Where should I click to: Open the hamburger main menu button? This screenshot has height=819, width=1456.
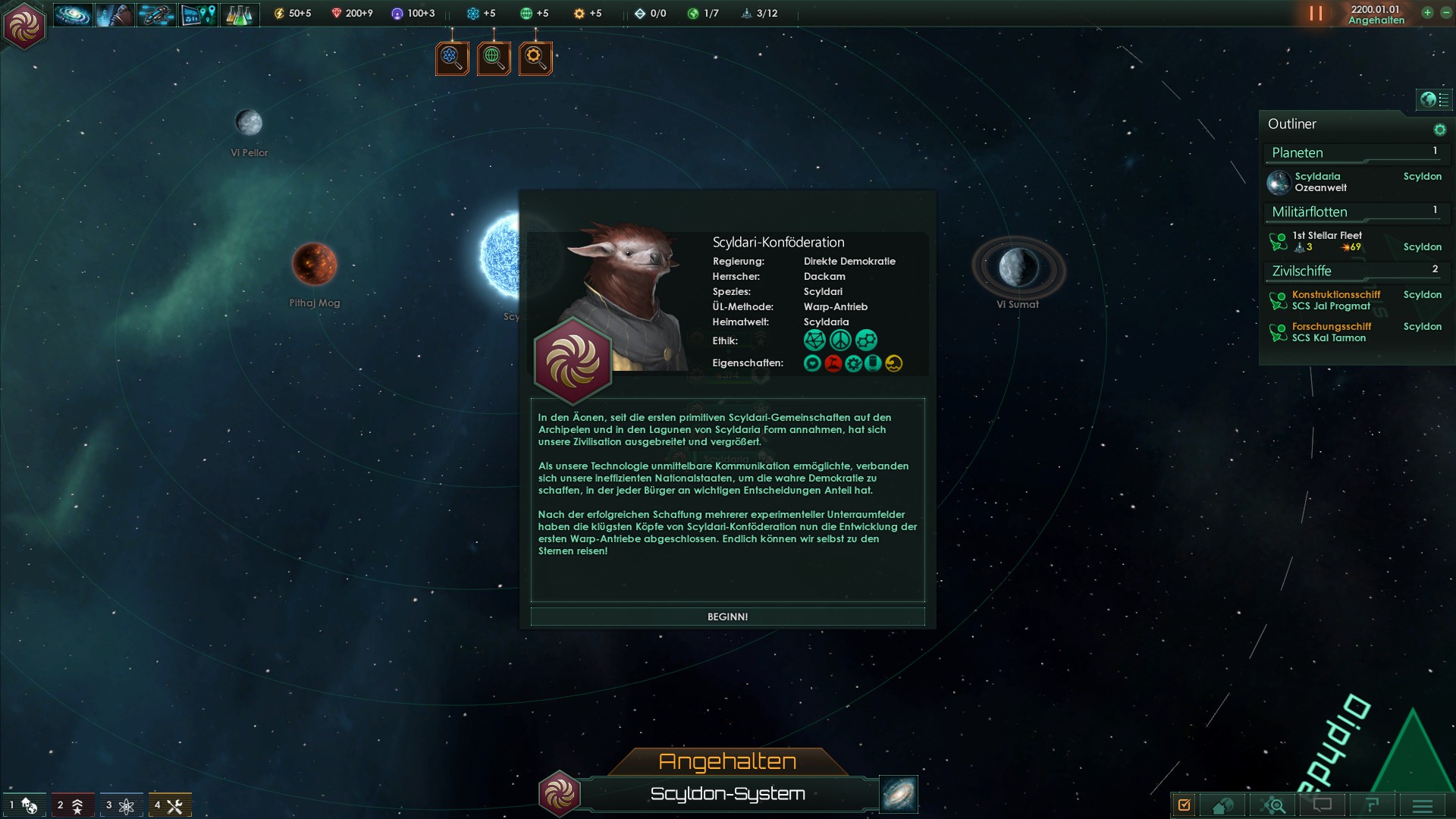[1422, 805]
